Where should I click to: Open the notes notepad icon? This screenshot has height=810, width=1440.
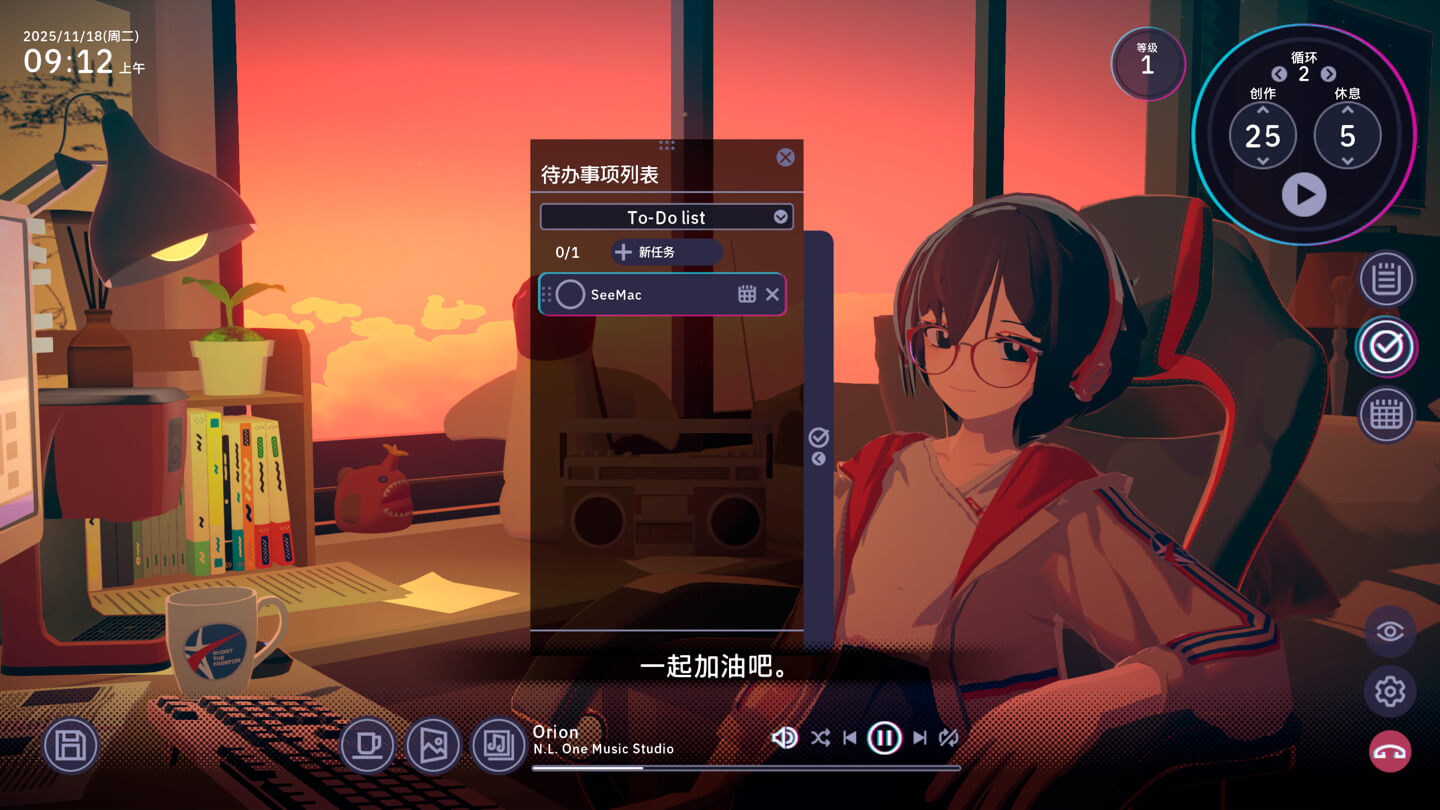[x=1386, y=279]
